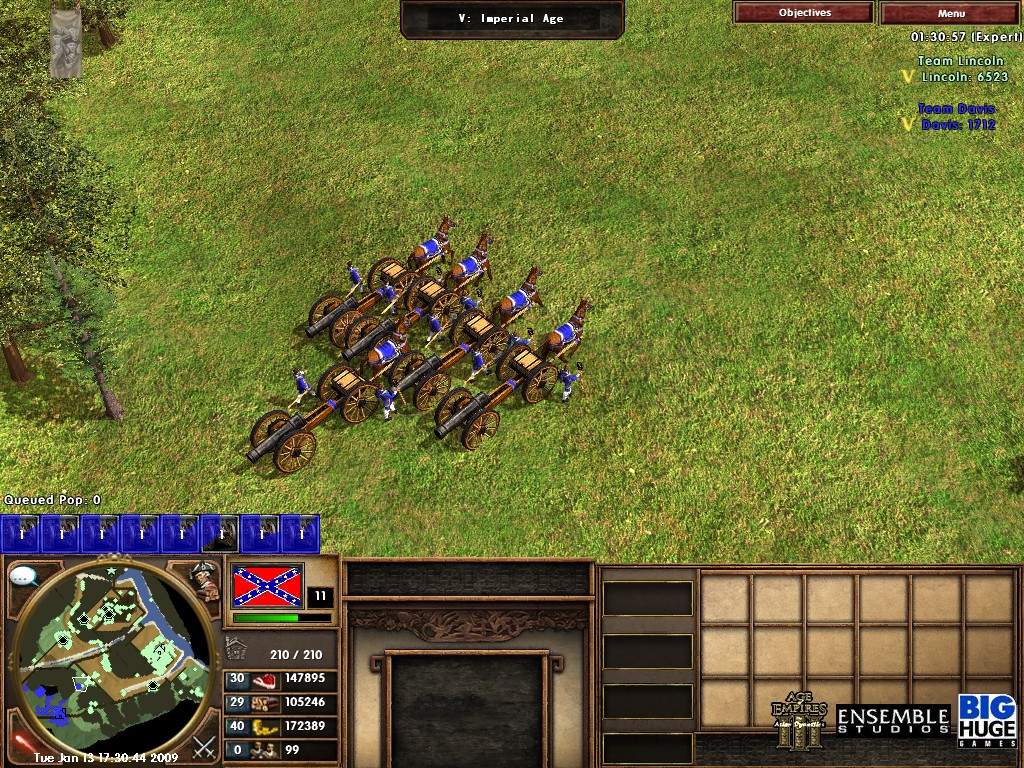Select the explorer portrait beside the minimap
Image resolution: width=1024 pixels, height=768 pixels.
pyautogui.click(x=206, y=581)
